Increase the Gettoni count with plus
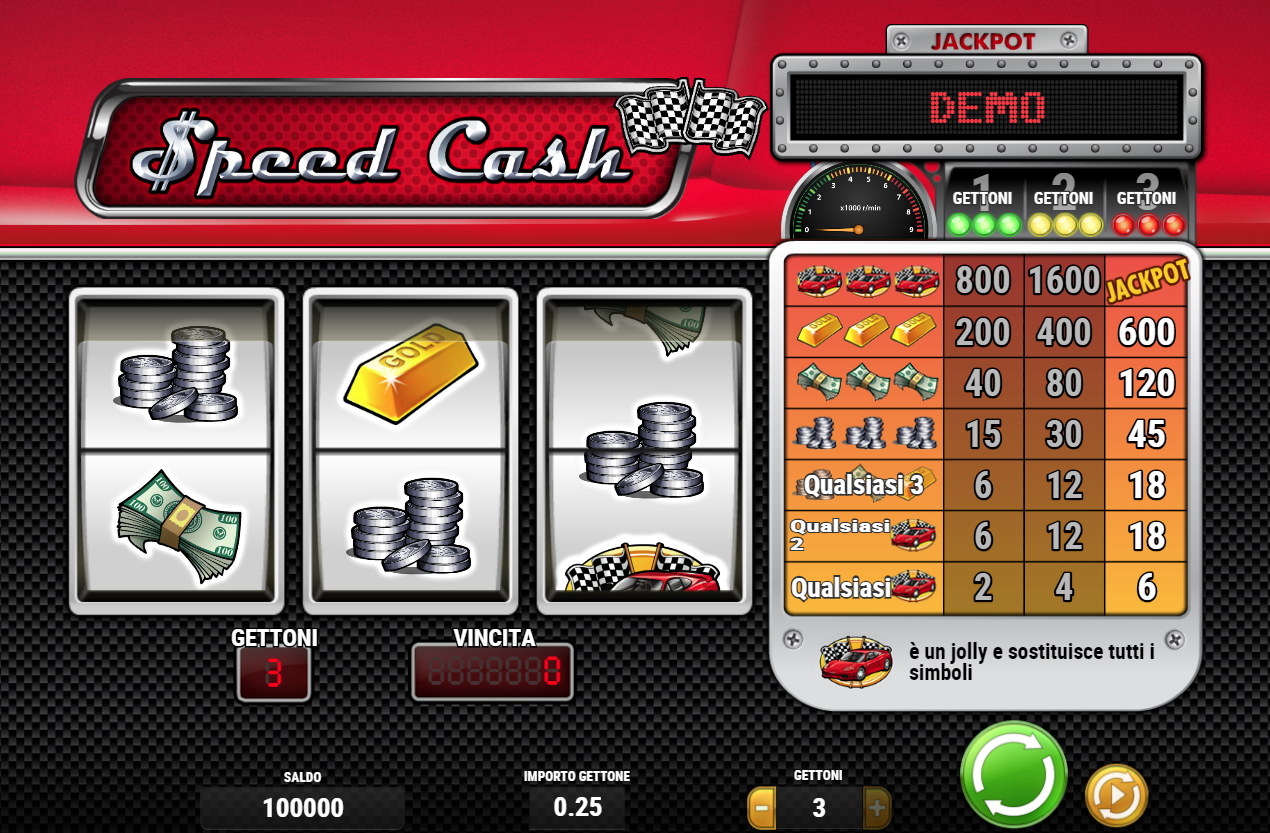 [876, 807]
